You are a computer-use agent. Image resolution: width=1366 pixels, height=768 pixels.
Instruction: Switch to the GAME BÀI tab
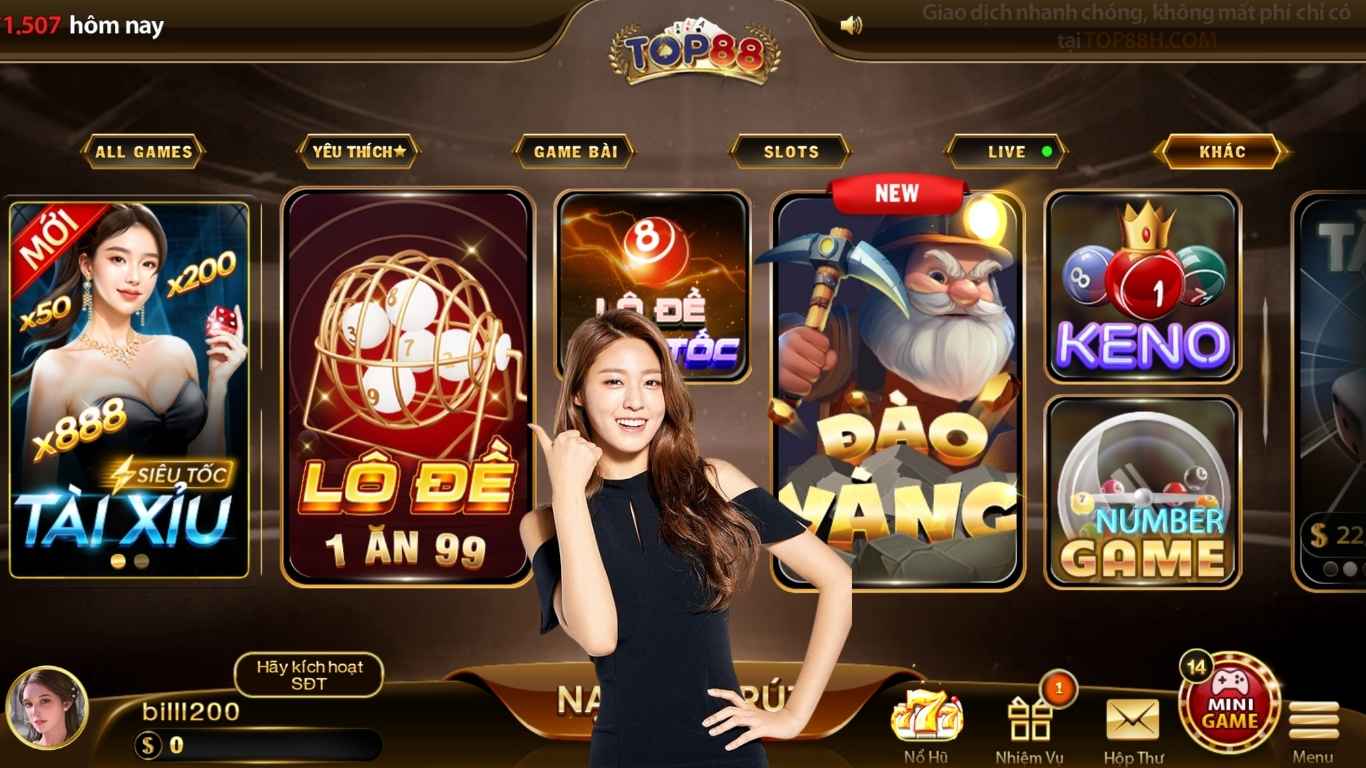click(577, 151)
